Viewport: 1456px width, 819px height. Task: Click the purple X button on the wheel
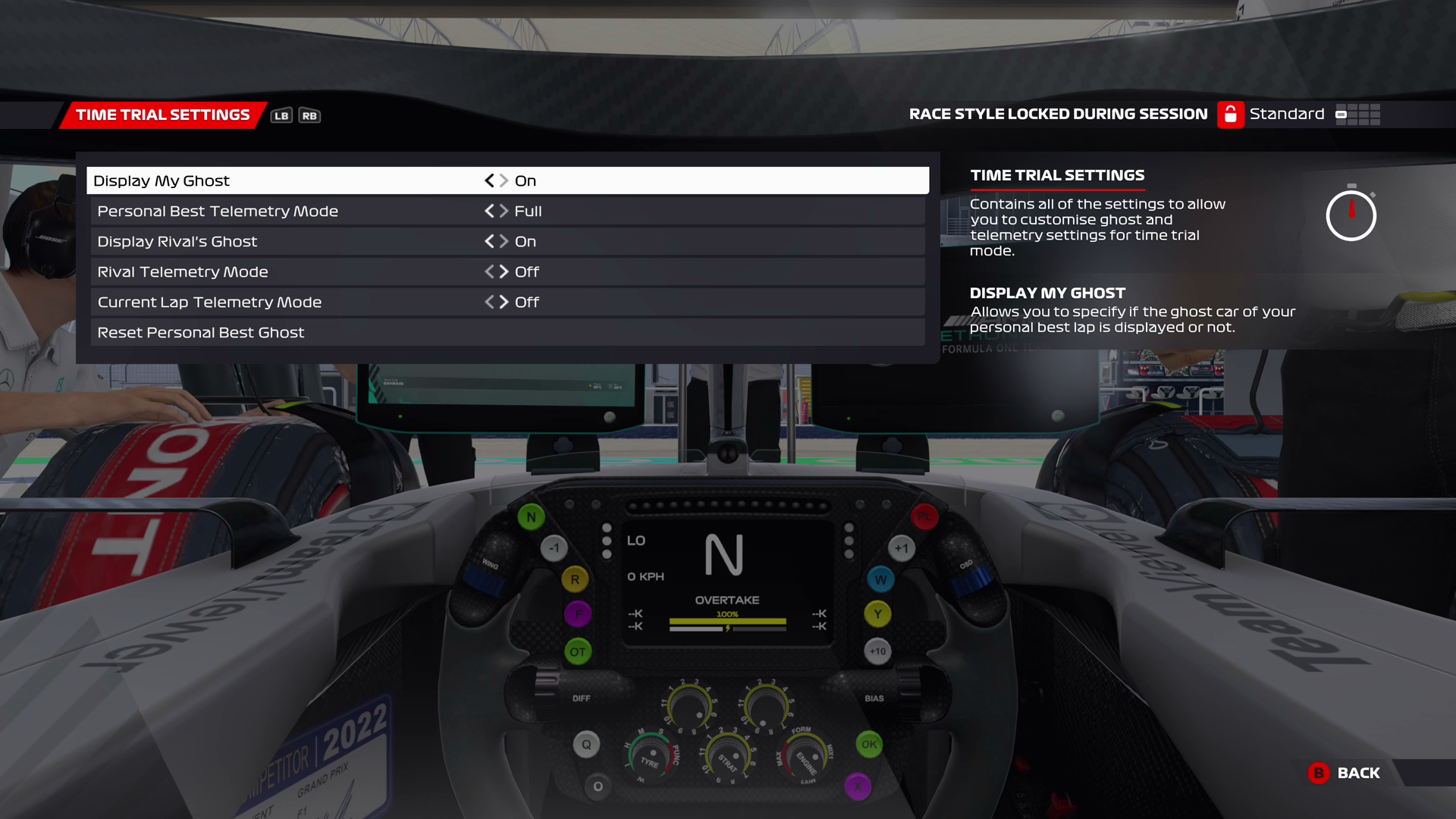(x=858, y=787)
